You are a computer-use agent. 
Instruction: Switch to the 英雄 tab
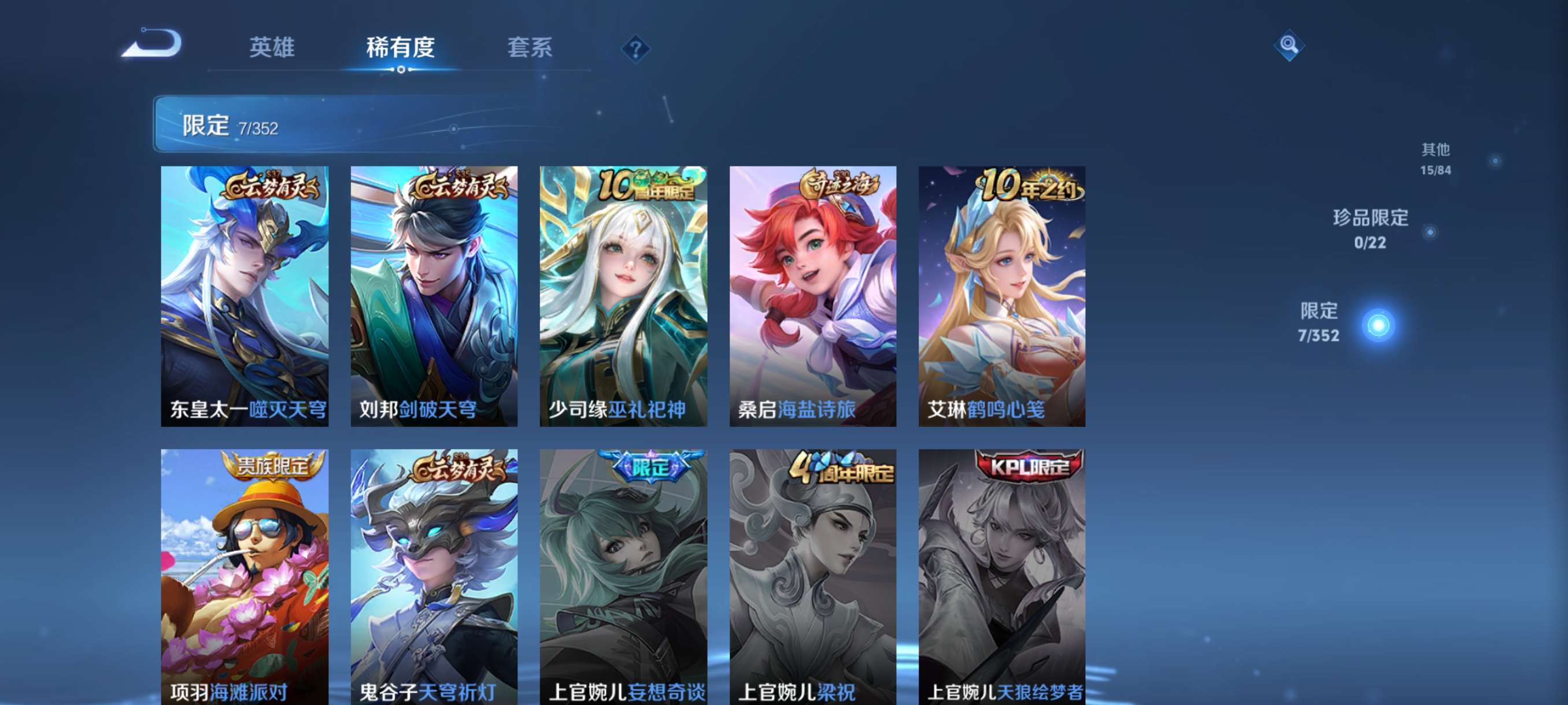tap(273, 49)
